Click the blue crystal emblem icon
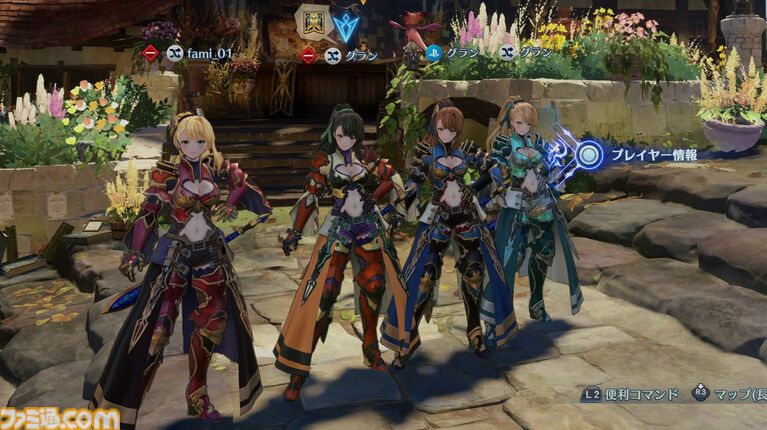Viewport: 767px width, 430px height. 346,25
